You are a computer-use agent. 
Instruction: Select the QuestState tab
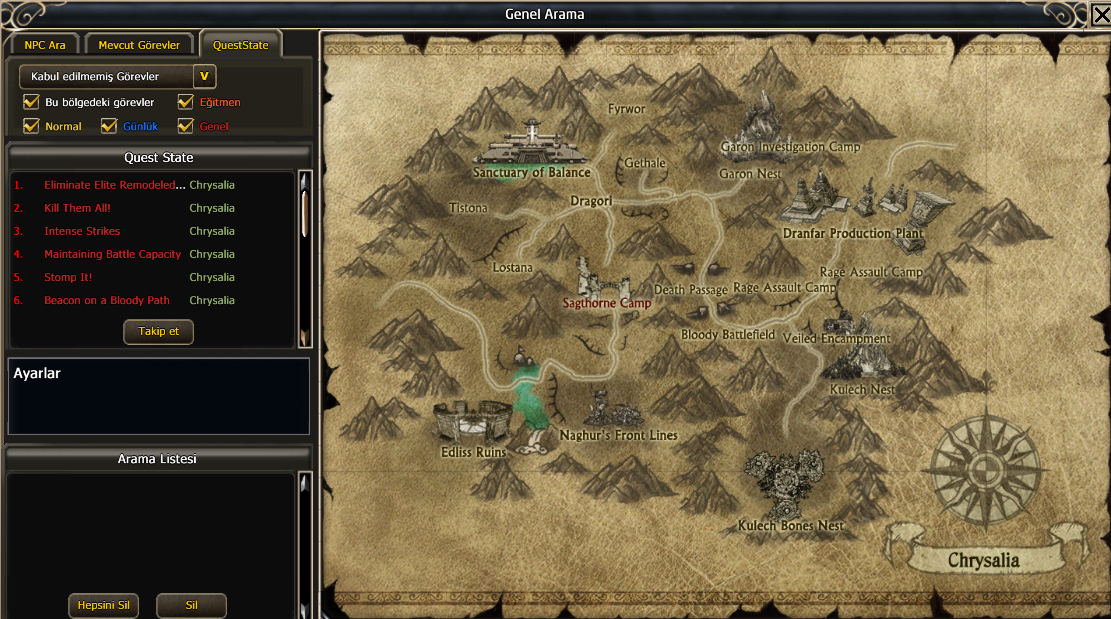click(240, 45)
